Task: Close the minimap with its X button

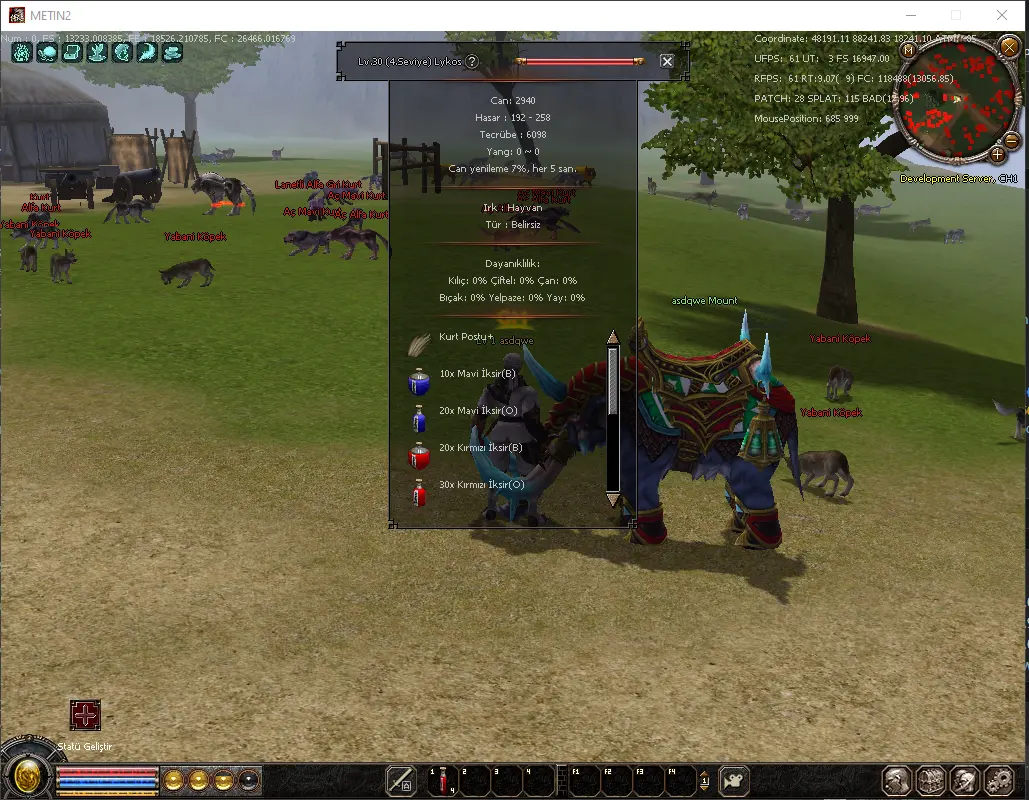Action: tap(1007, 48)
